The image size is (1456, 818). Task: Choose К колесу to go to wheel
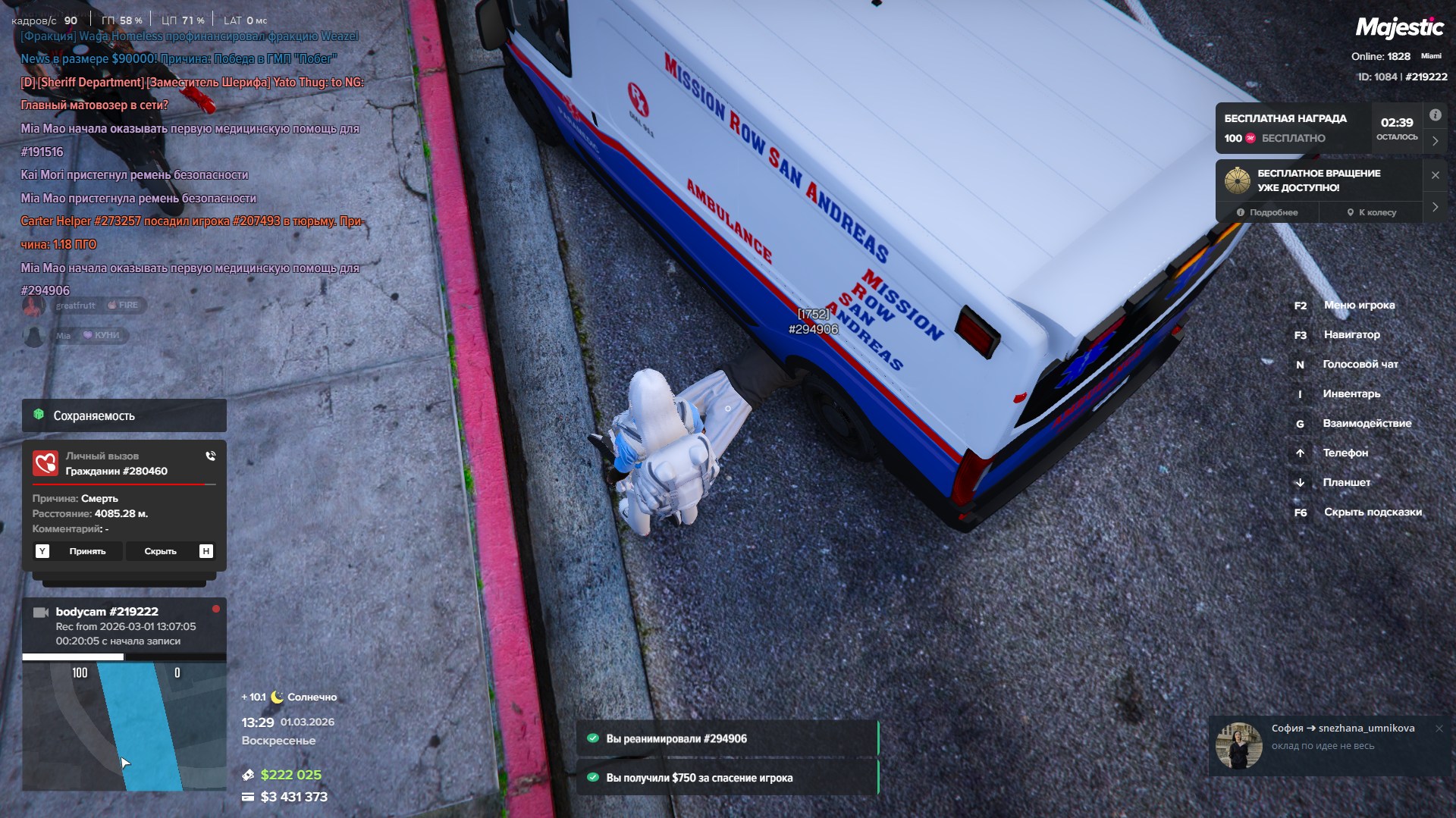pyautogui.click(x=1372, y=212)
